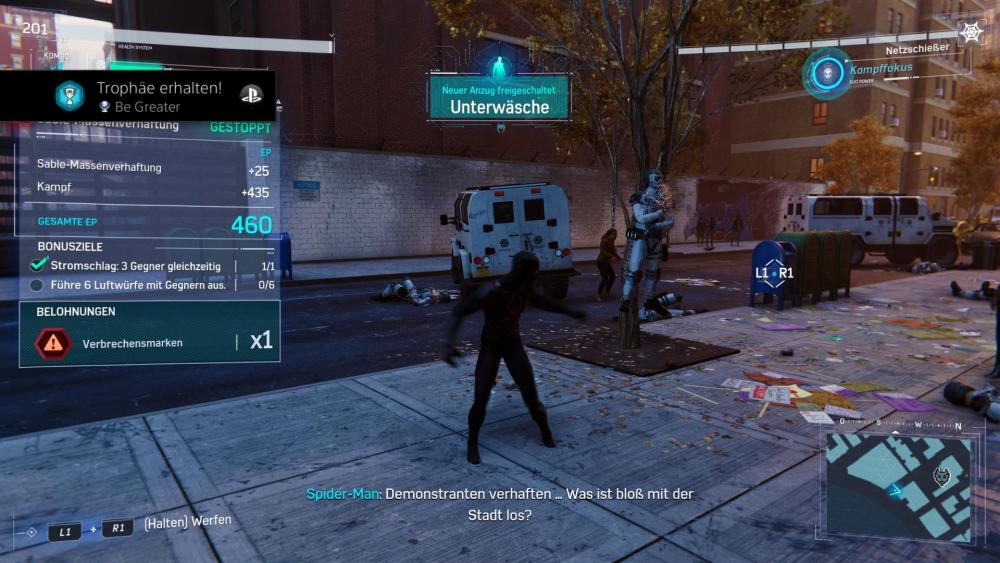Screen dimensions: 1000x563
Task: Select the Netzschießer gadget icon
Action: click(971, 33)
